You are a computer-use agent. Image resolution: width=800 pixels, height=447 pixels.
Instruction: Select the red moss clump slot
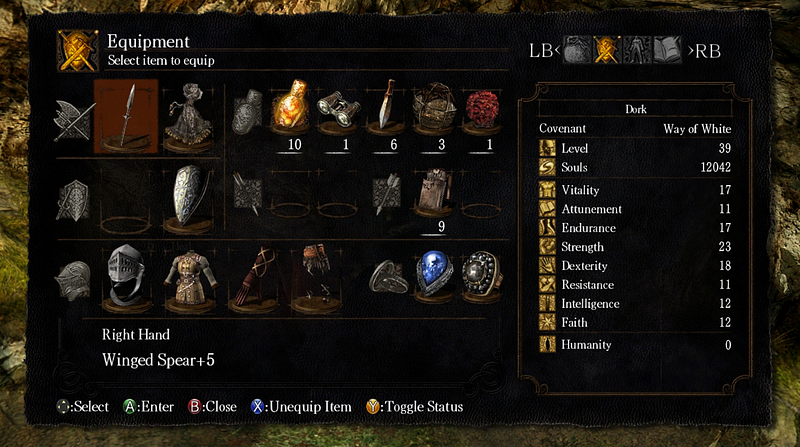point(482,112)
